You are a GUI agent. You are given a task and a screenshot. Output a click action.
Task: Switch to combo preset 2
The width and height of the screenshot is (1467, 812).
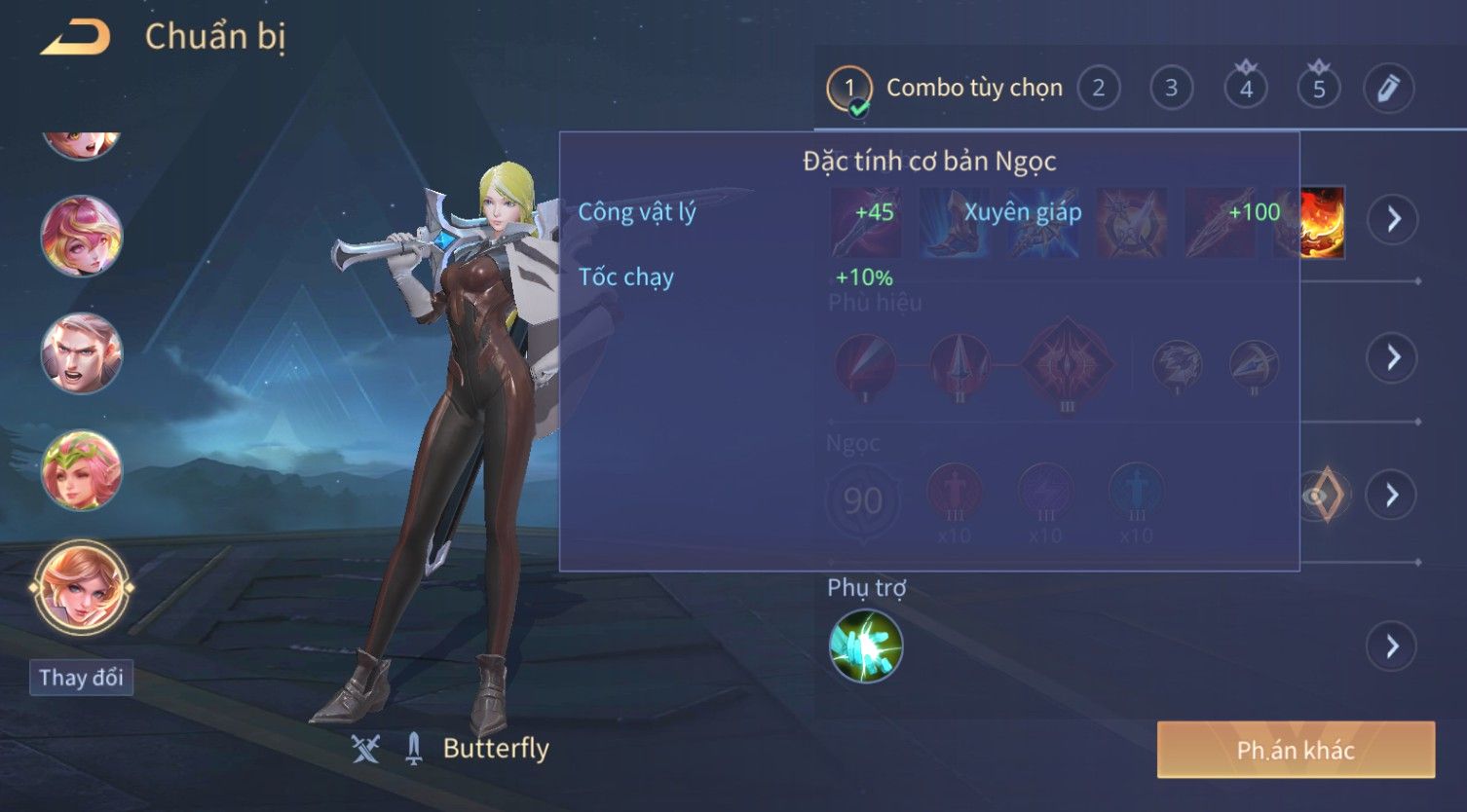click(1098, 89)
